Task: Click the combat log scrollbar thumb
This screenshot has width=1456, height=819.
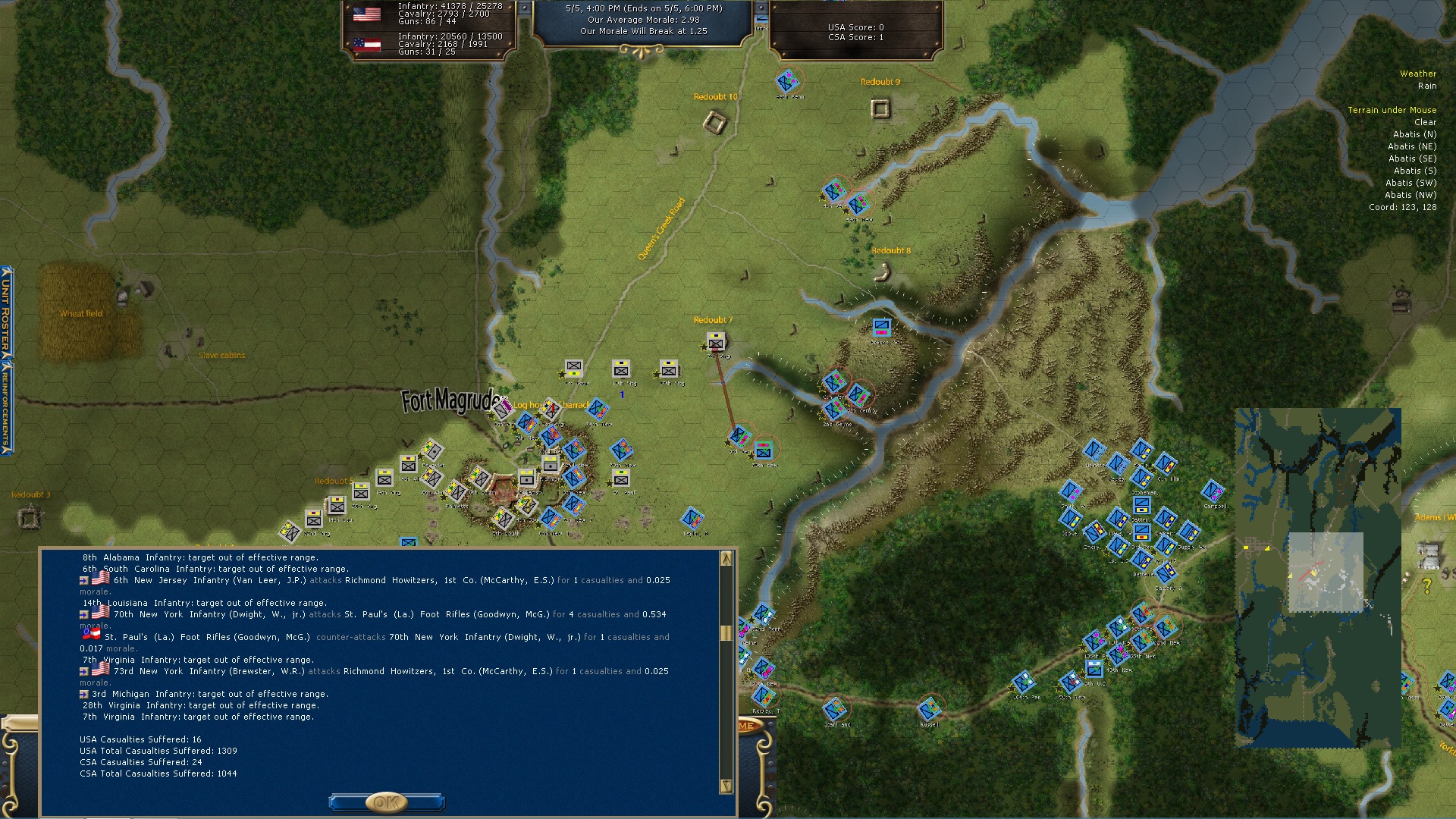Action: pos(726,632)
